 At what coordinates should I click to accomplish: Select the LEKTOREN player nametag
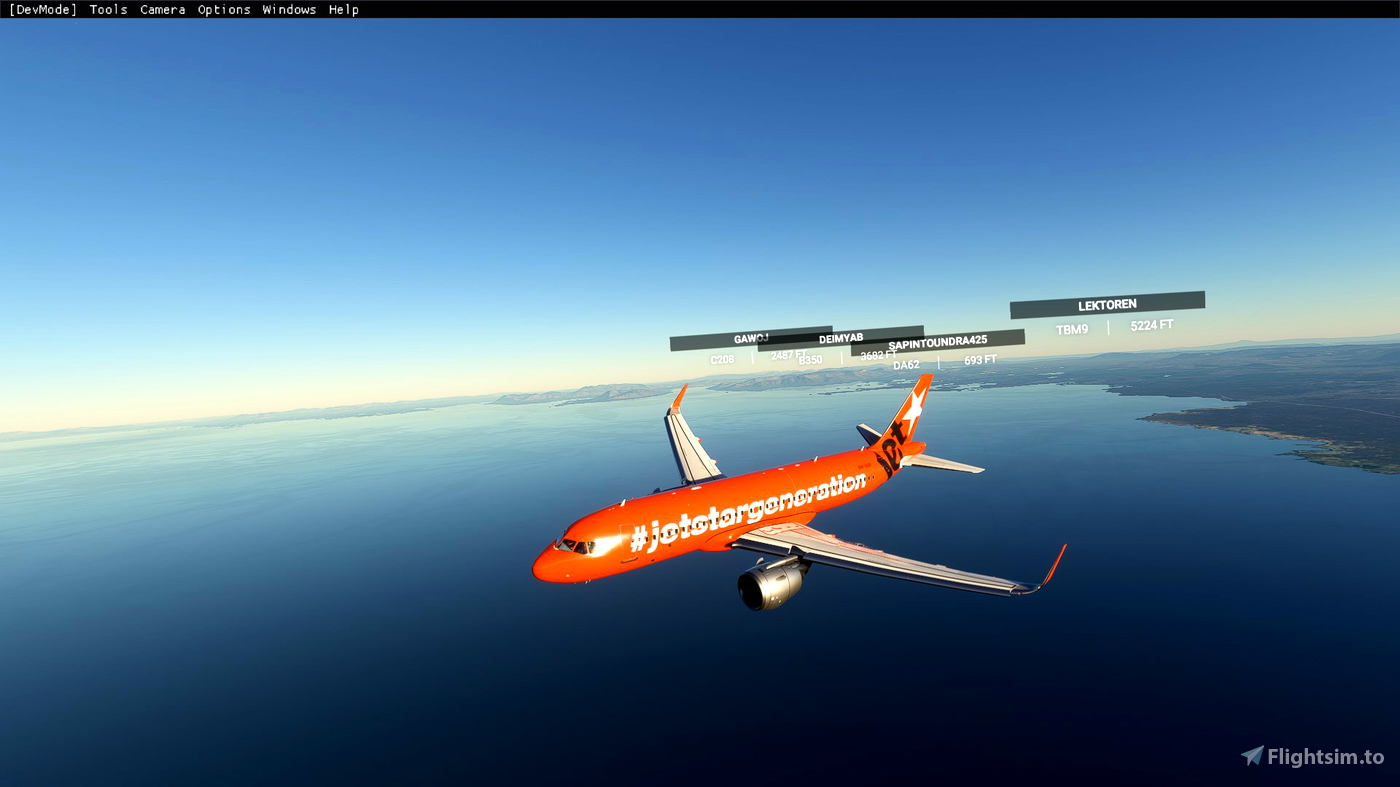[1107, 303]
